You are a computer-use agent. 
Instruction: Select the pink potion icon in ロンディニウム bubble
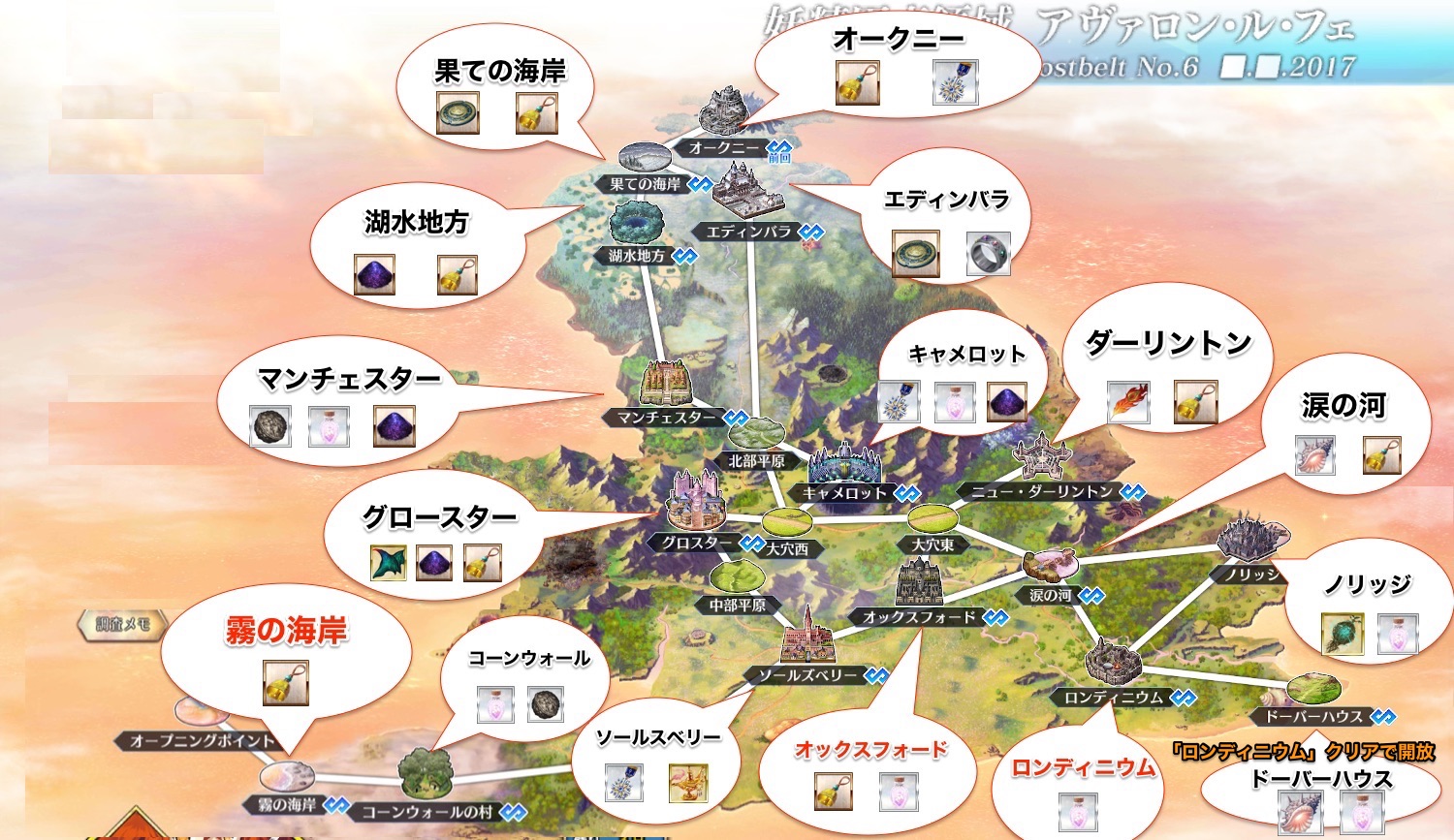pos(1079,813)
